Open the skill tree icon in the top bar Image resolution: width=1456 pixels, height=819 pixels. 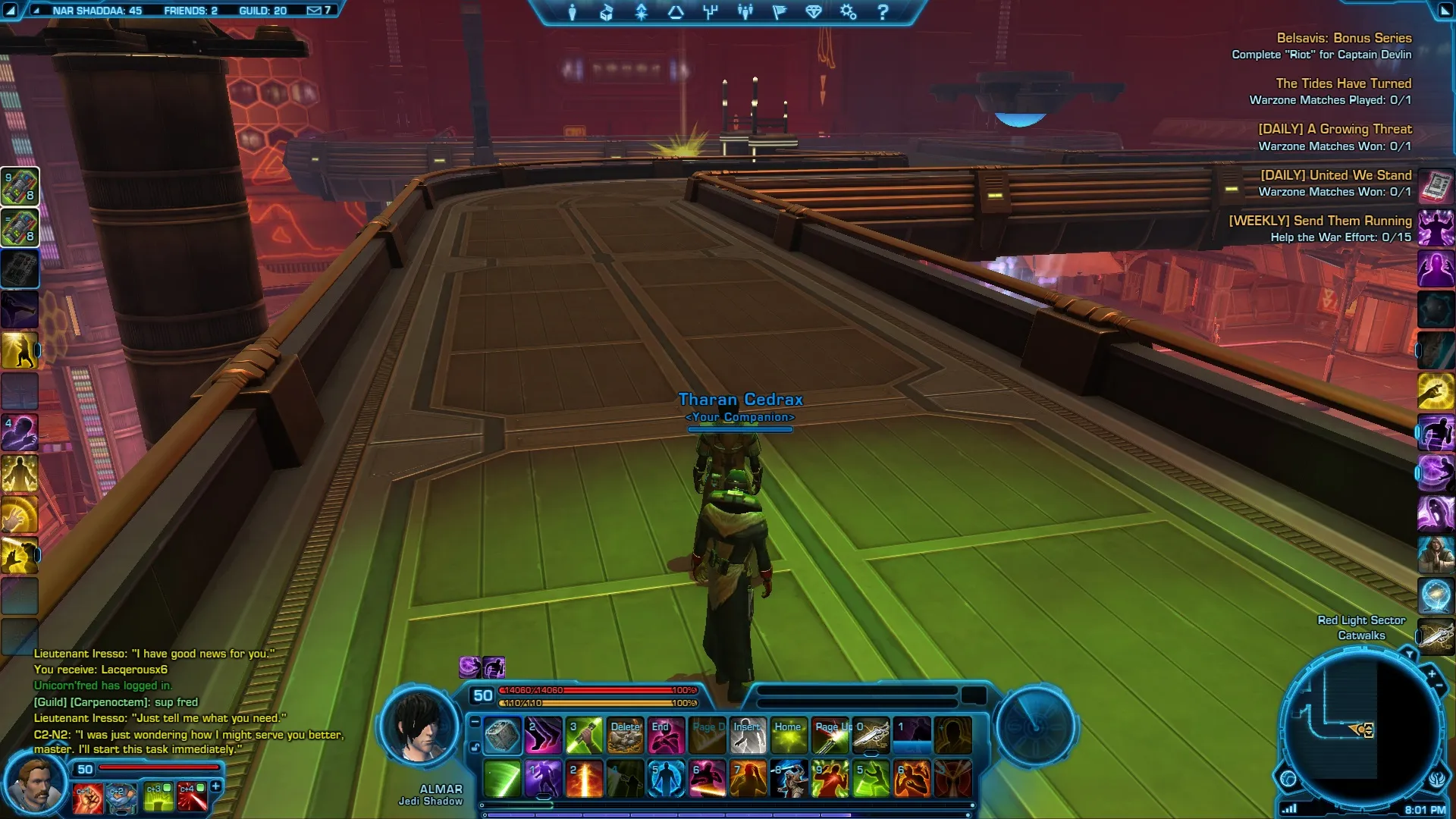tap(710, 12)
